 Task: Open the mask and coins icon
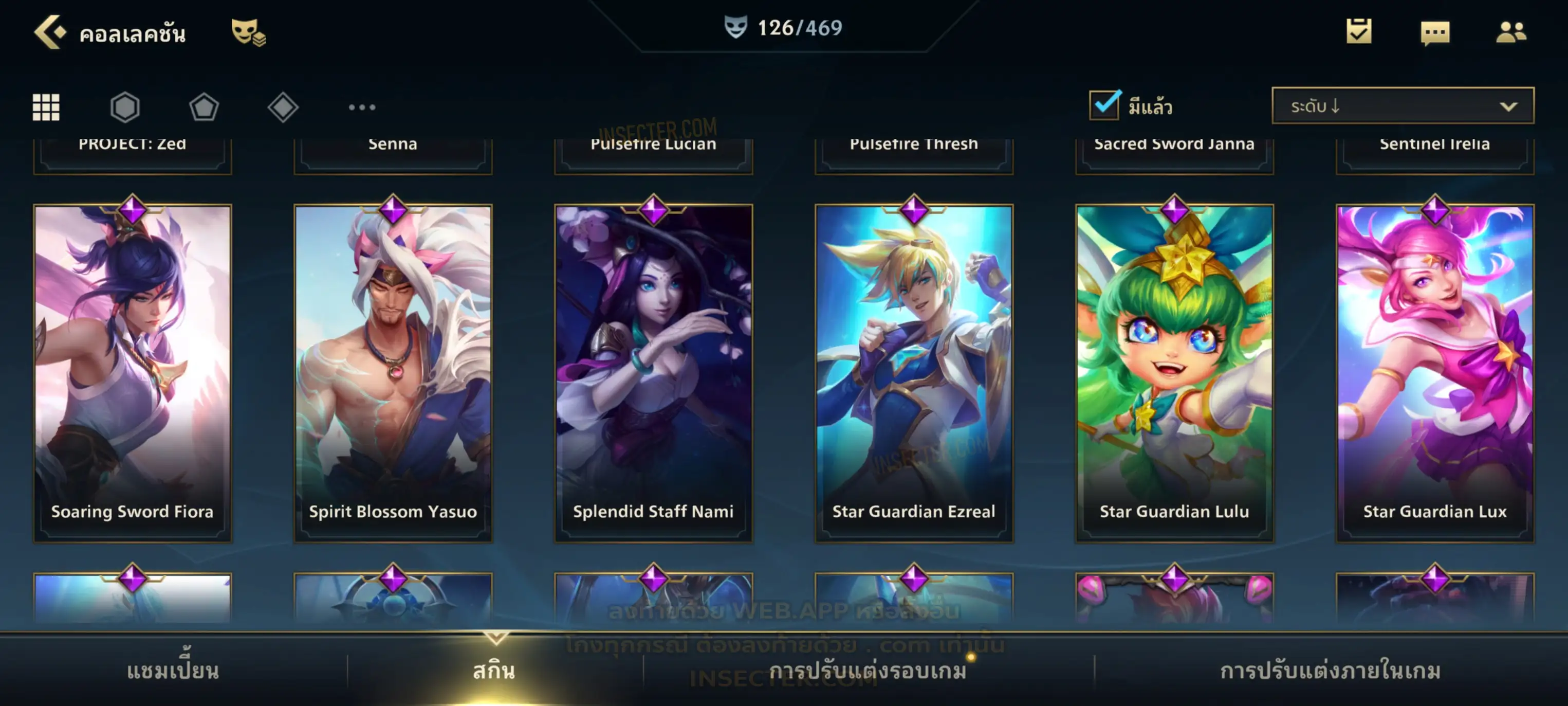248,32
